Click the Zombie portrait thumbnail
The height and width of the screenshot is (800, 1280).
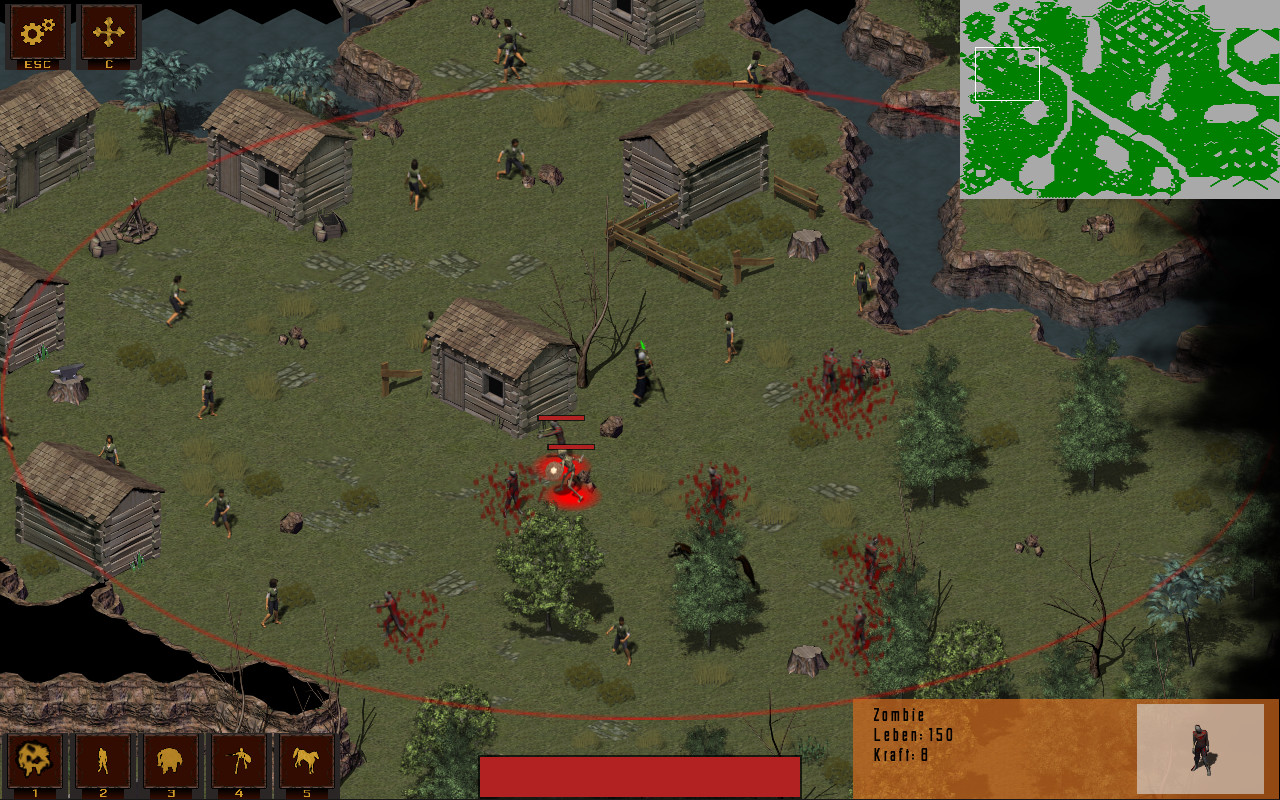[1200, 748]
